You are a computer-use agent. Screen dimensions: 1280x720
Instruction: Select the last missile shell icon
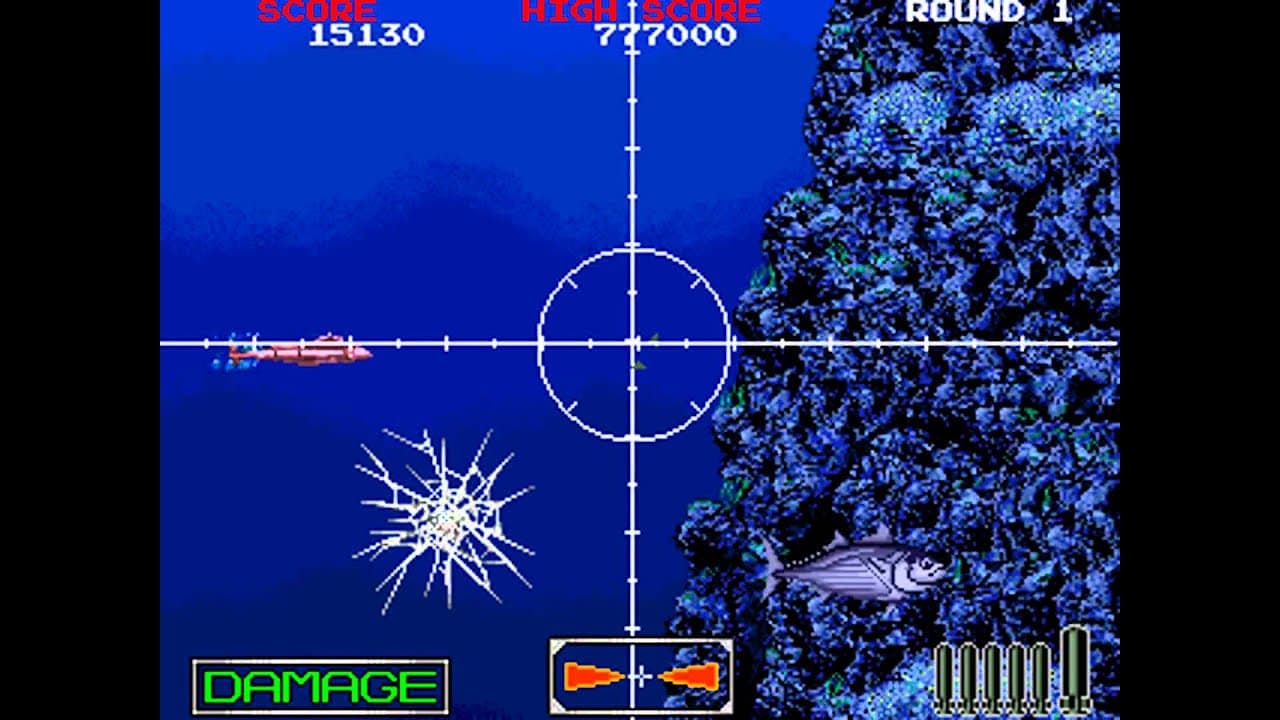(1040, 670)
